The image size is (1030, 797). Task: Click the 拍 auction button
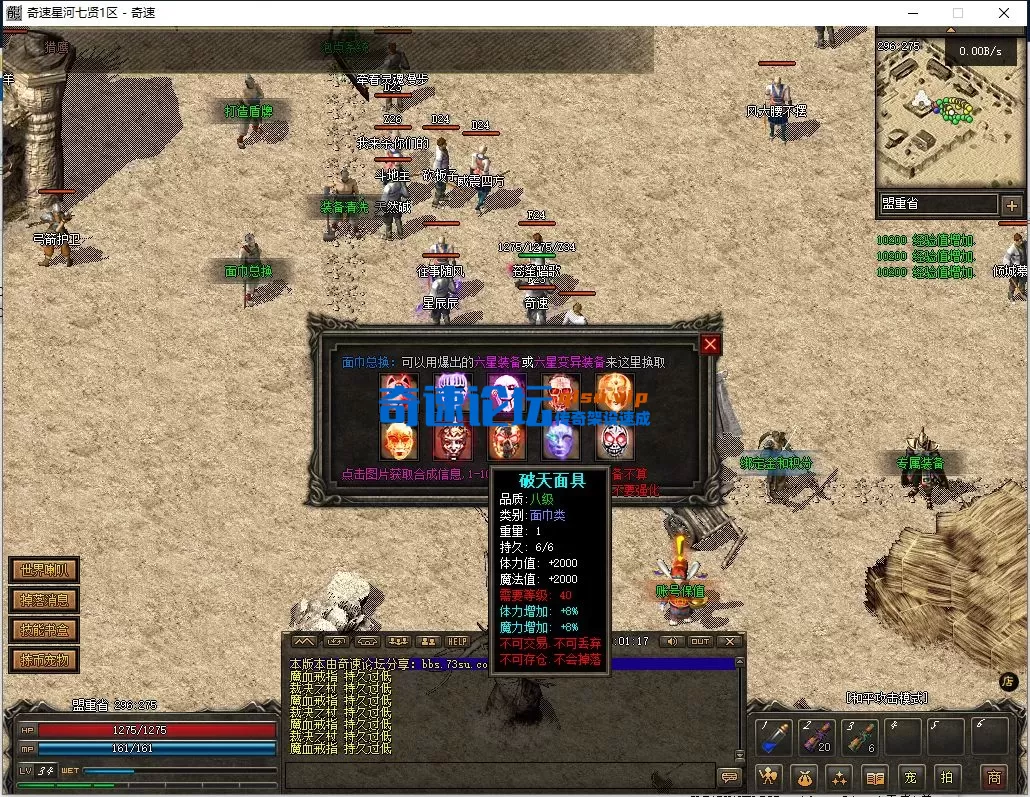click(x=946, y=777)
